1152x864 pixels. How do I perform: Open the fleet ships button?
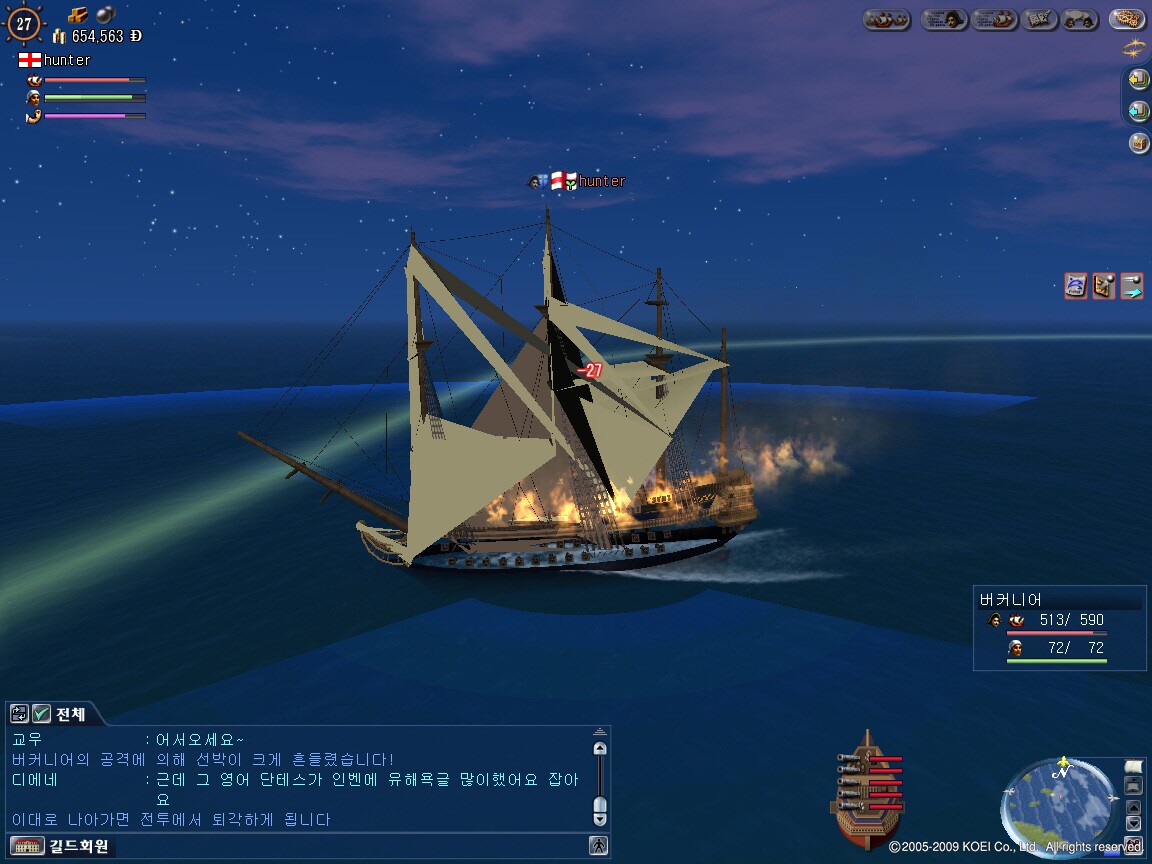886,19
